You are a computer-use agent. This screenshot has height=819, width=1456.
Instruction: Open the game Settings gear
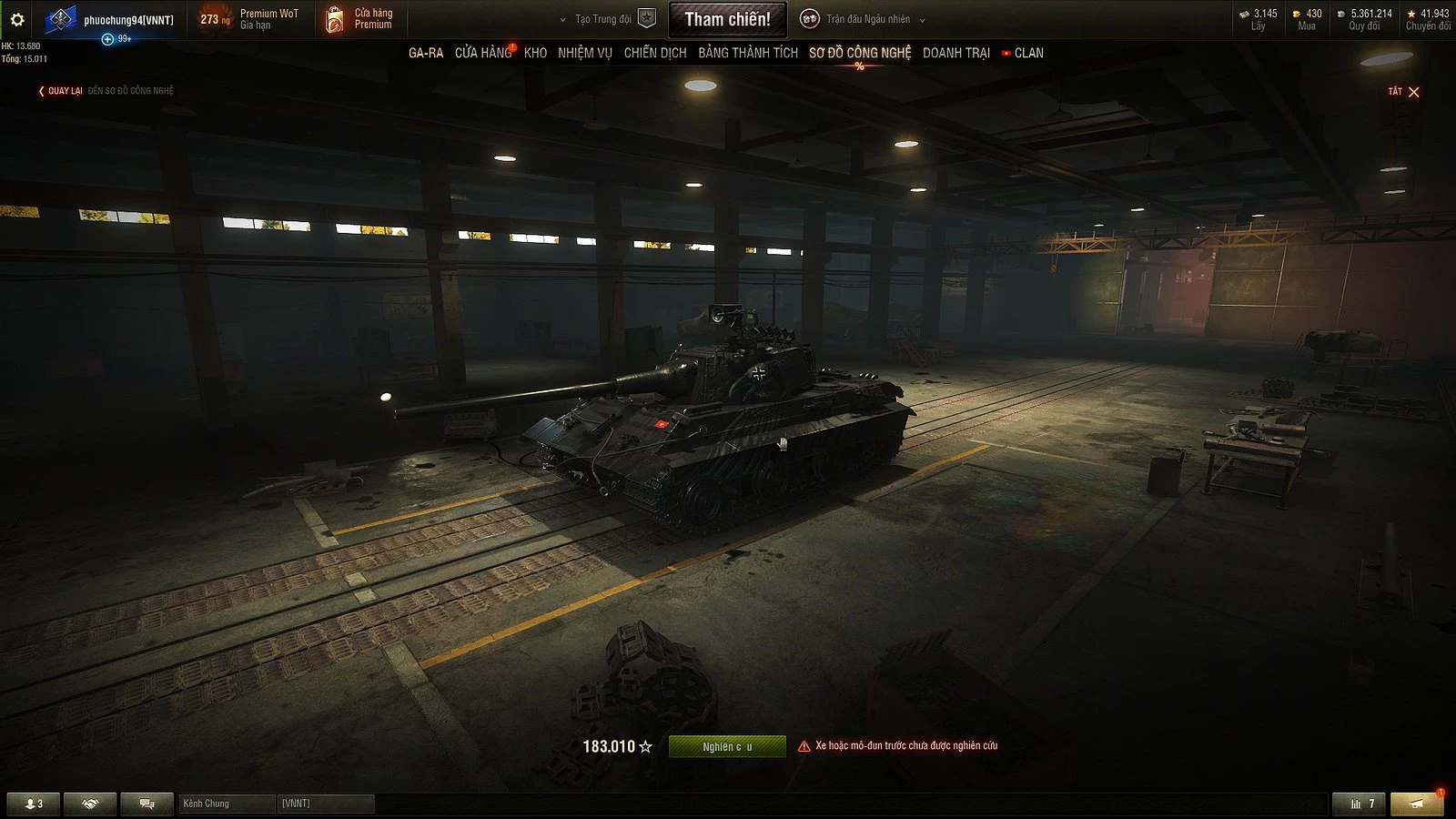pos(19,18)
